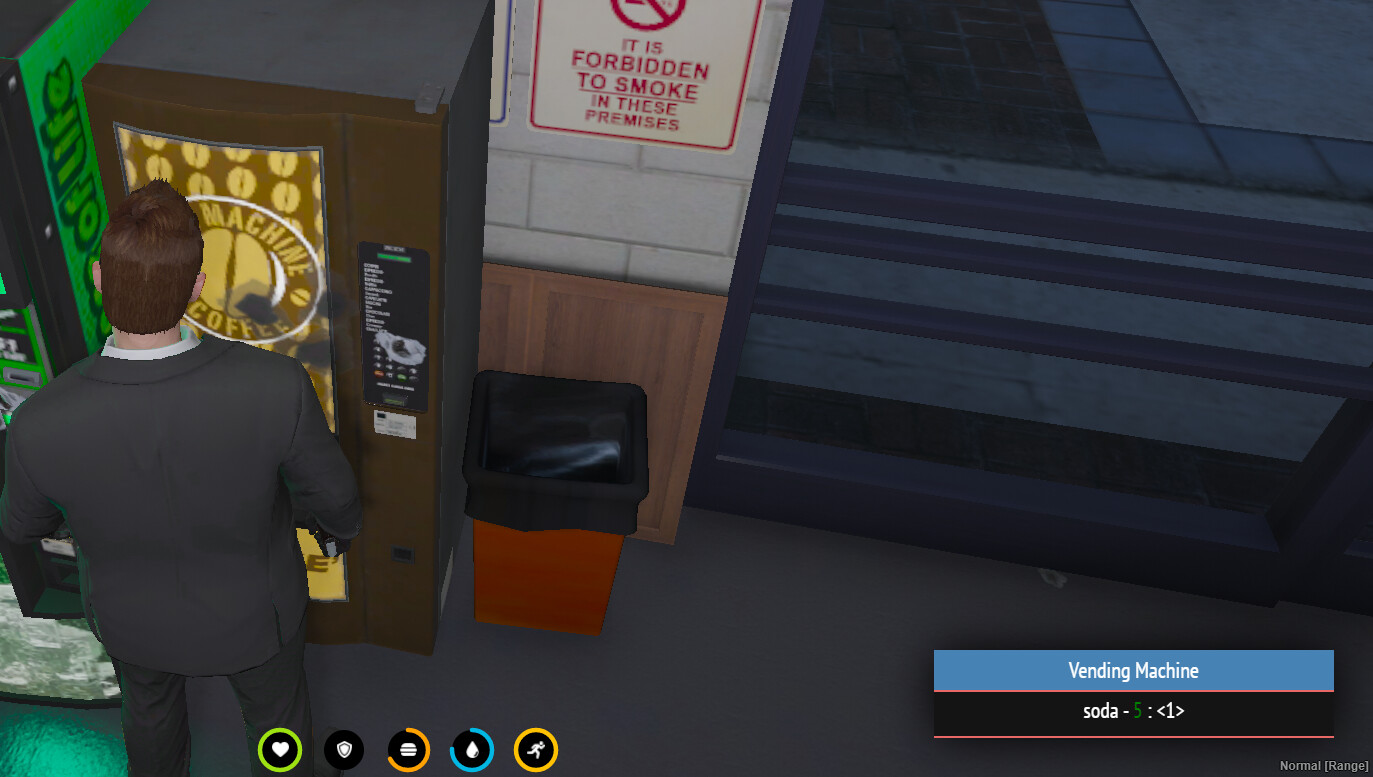
Task: Click the green health heart icon
Action: (280, 749)
